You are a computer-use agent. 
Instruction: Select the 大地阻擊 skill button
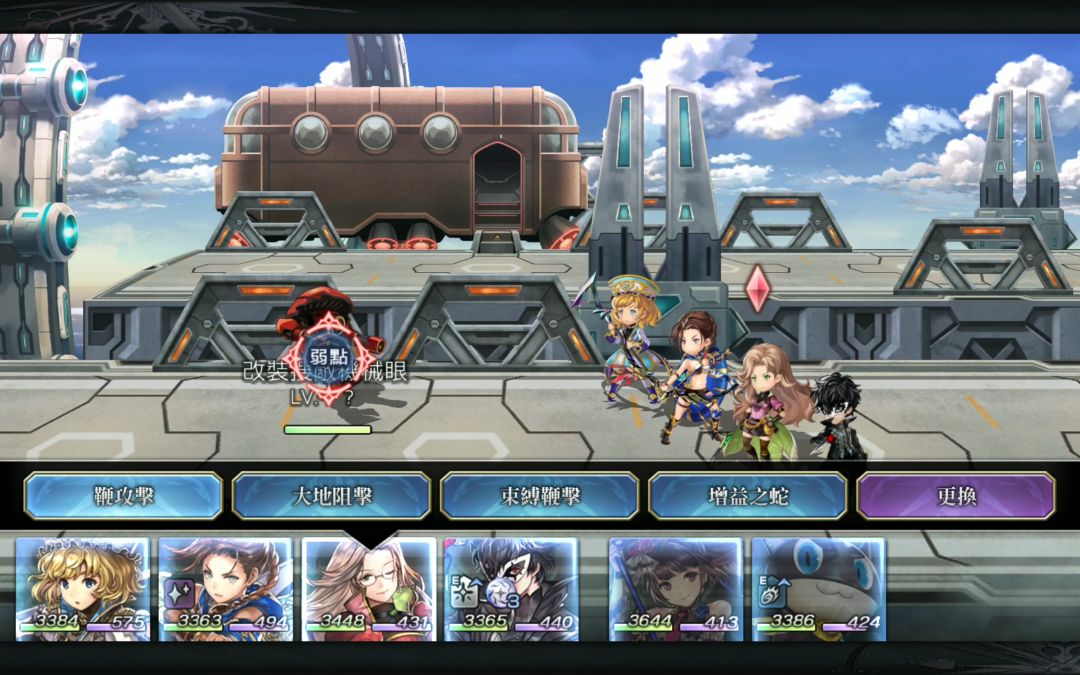(331, 496)
